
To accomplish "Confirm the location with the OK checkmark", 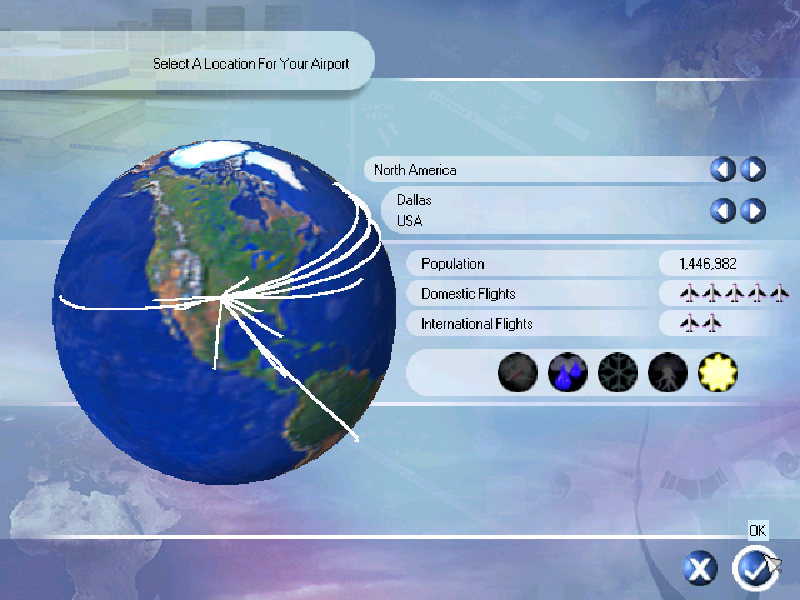I will pyautogui.click(x=753, y=569).
